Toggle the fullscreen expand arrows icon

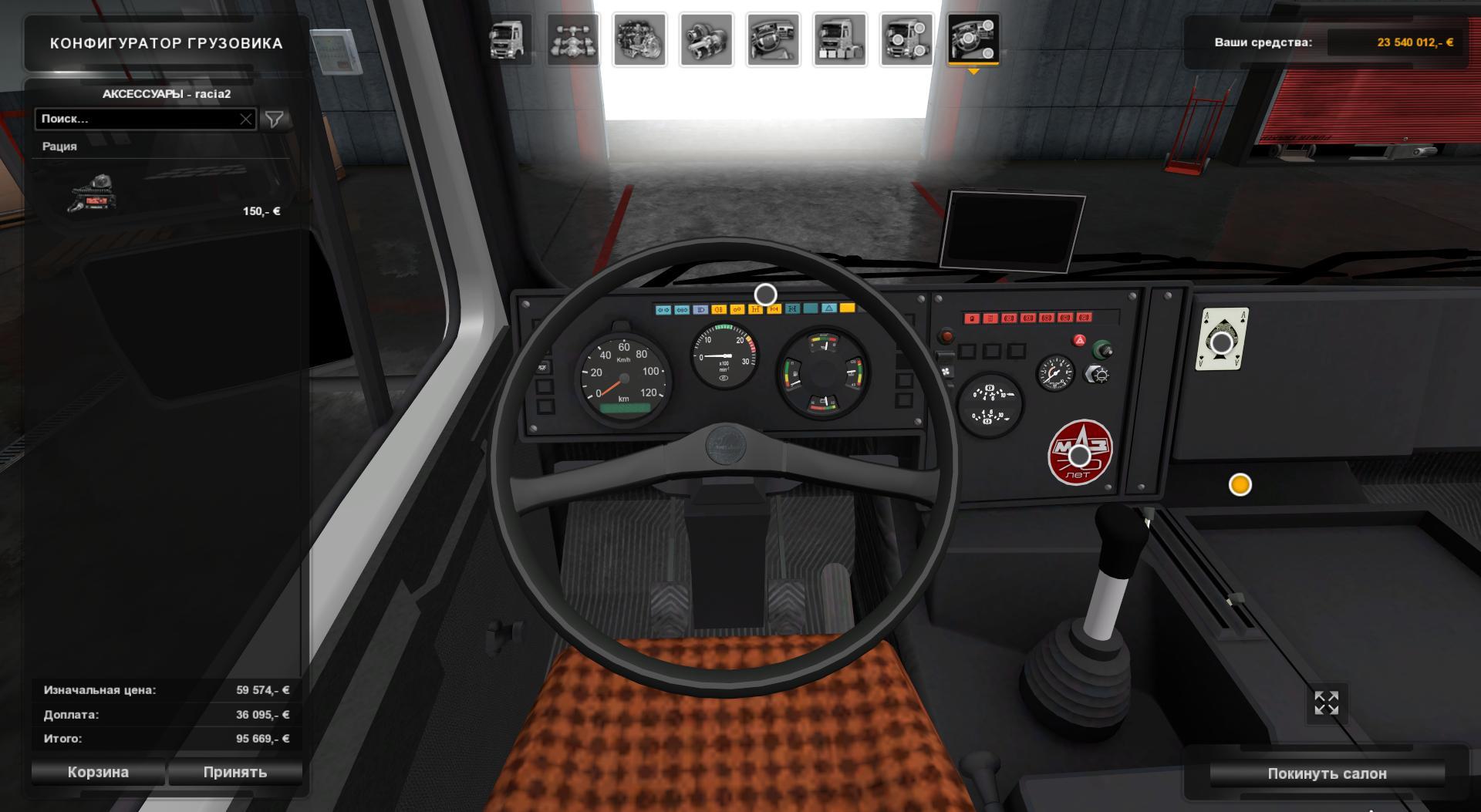(x=1326, y=702)
